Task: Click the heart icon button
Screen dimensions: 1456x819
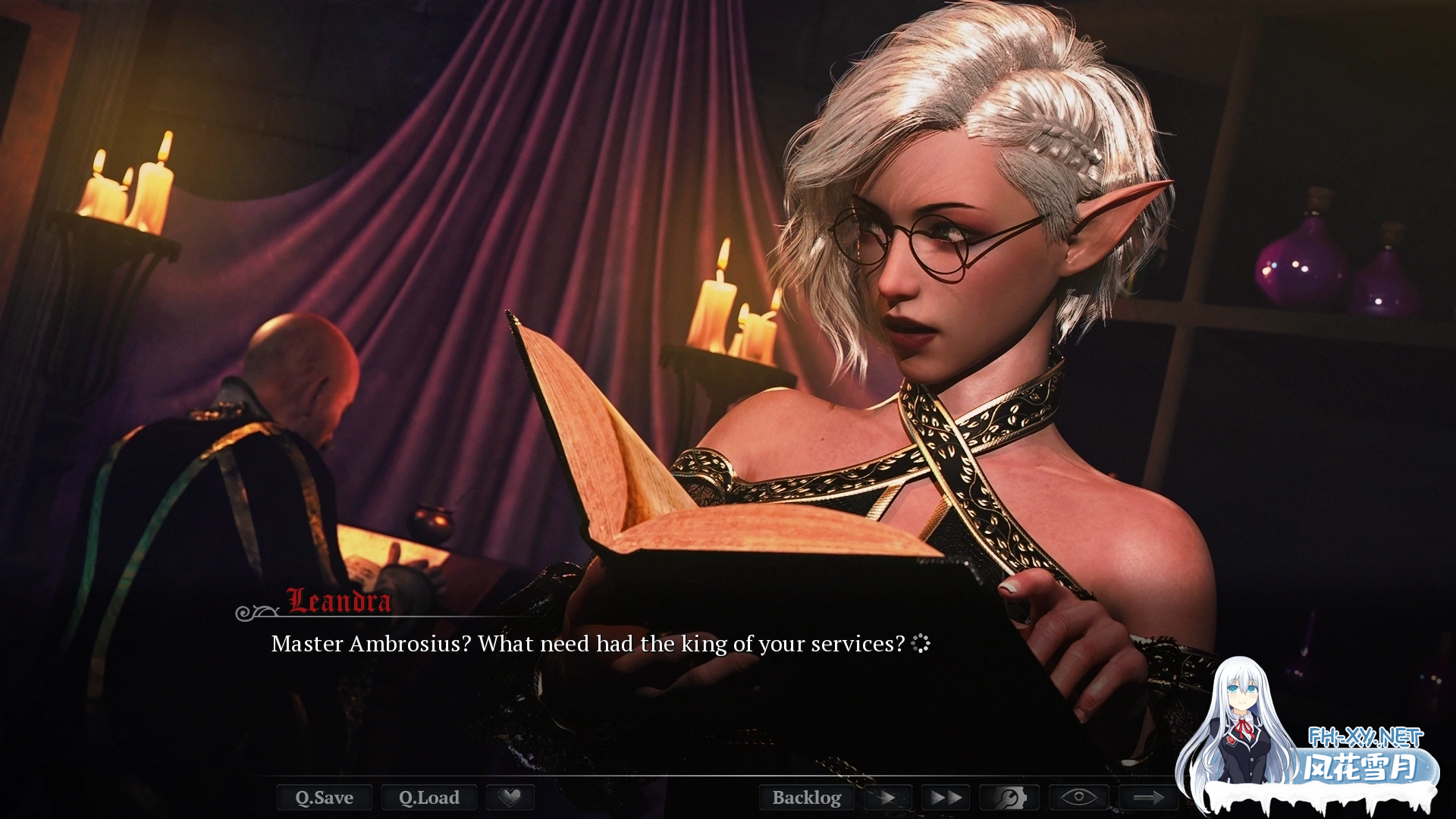Action: point(510,797)
